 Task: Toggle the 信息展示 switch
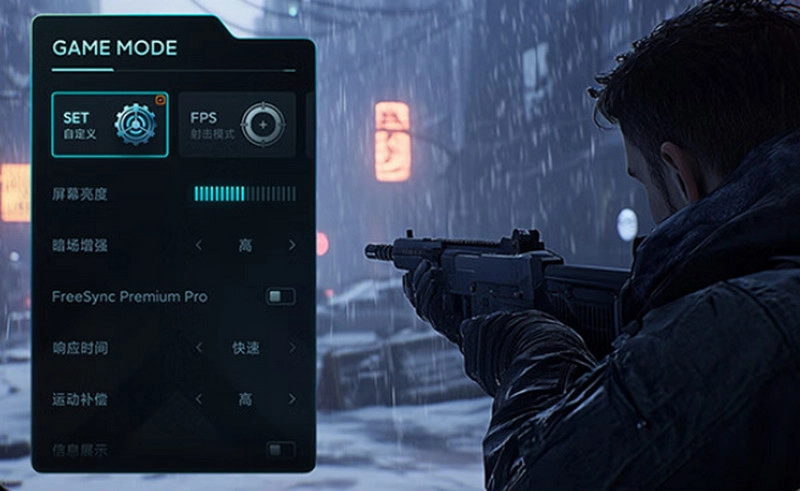281,450
